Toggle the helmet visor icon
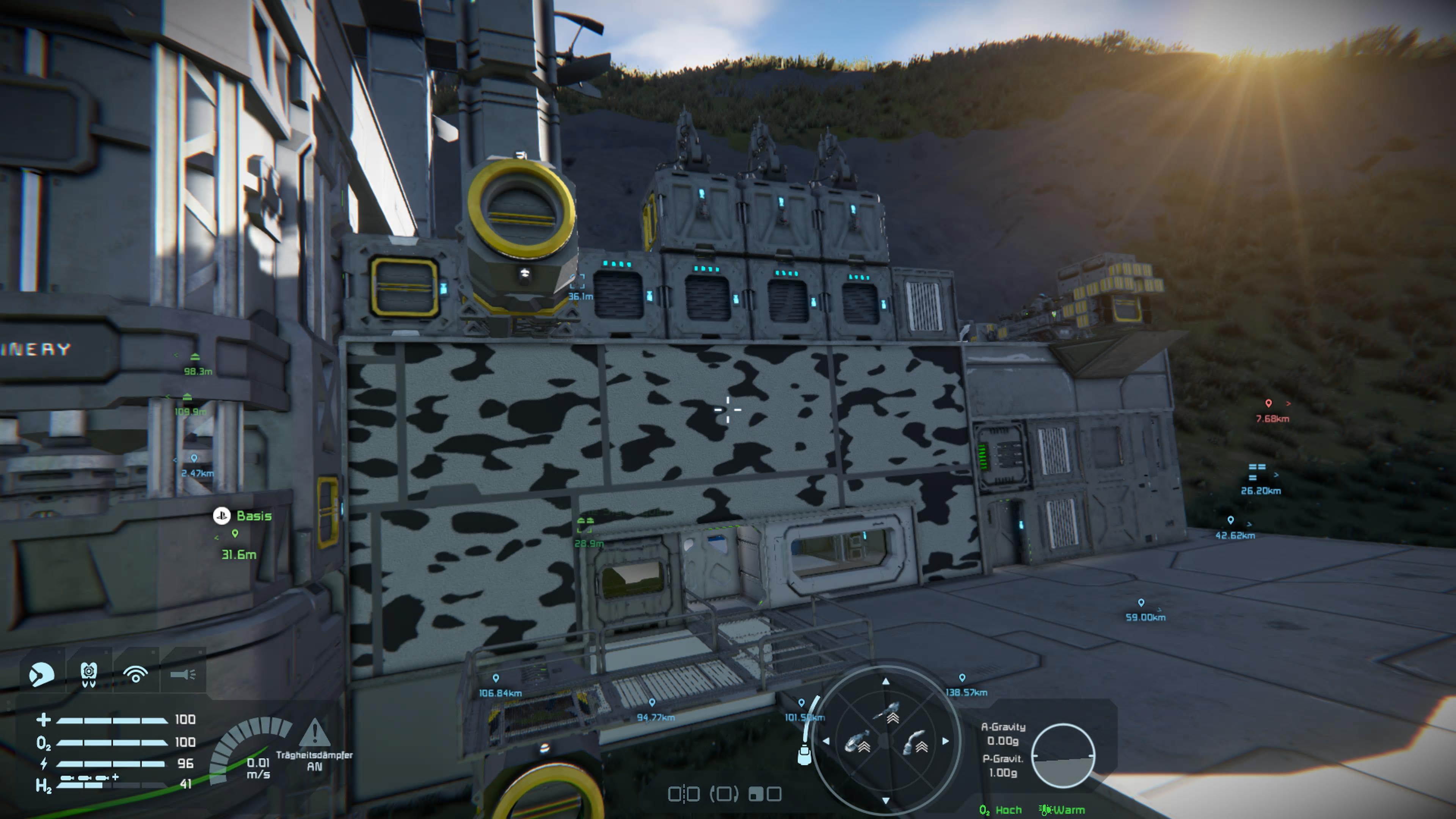Screen dimensions: 1456x819 (x=41, y=674)
